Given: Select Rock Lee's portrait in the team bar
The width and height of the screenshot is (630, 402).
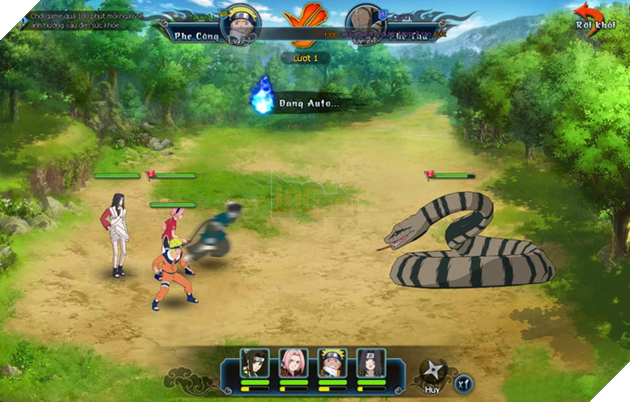Looking at the screenshot, I should tap(255, 362).
